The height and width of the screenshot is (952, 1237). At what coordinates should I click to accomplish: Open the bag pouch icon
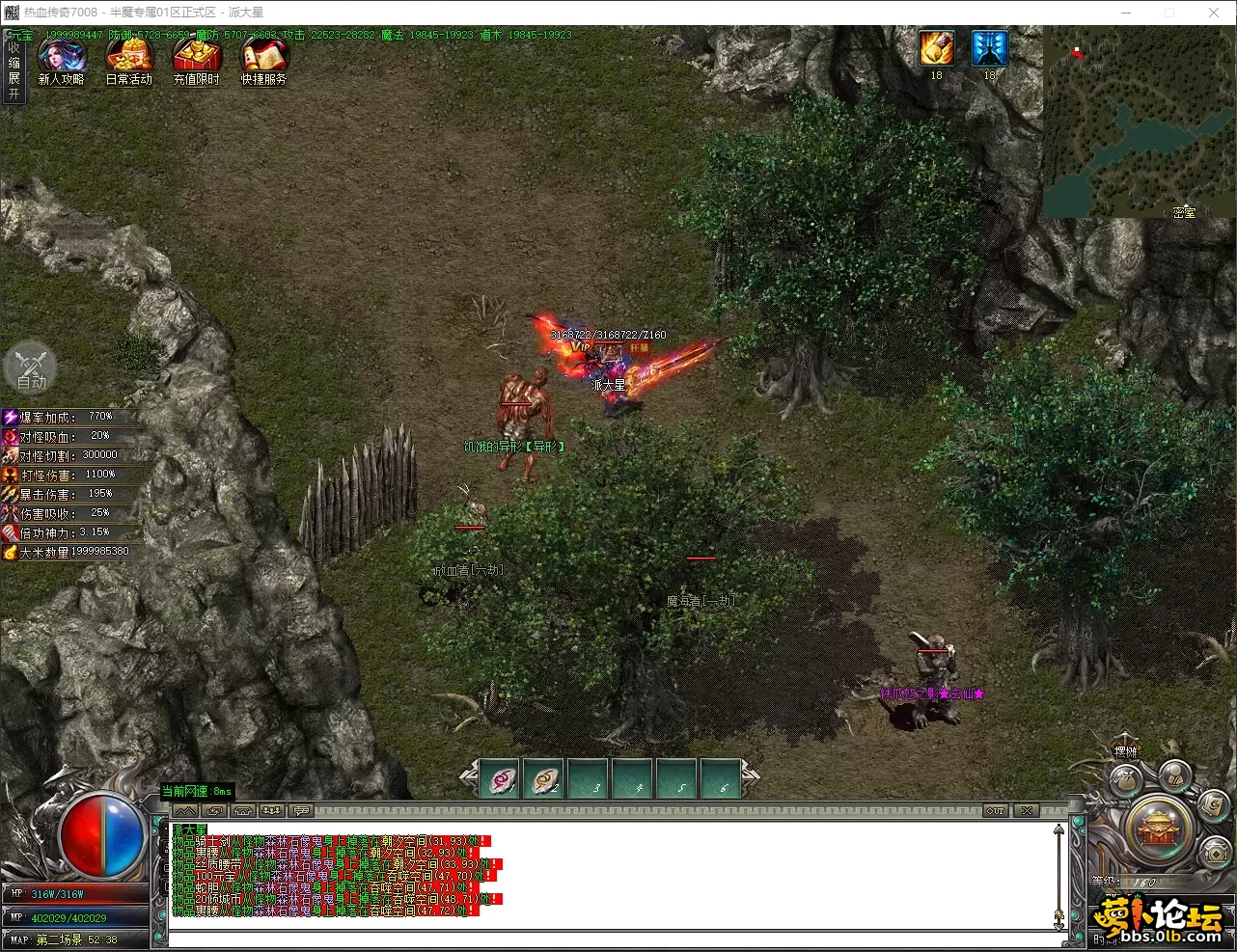coord(1125,779)
